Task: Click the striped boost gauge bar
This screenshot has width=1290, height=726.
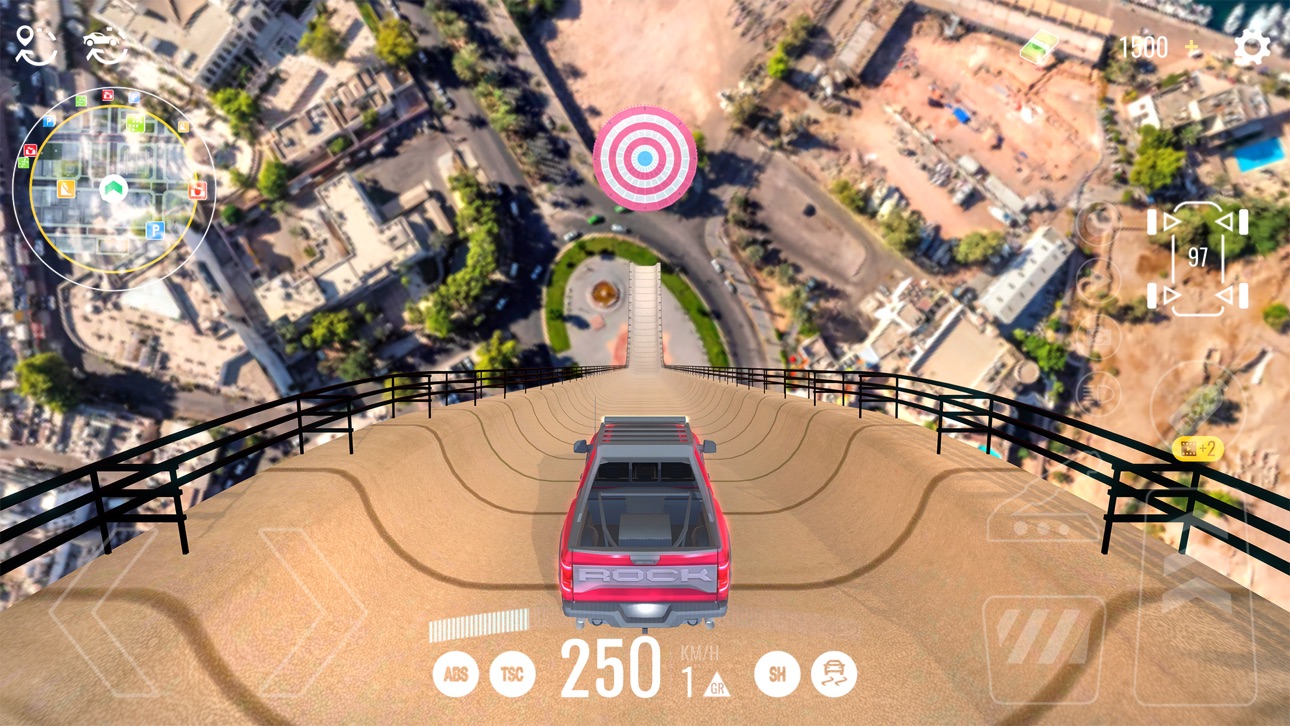Action: (x=480, y=626)
